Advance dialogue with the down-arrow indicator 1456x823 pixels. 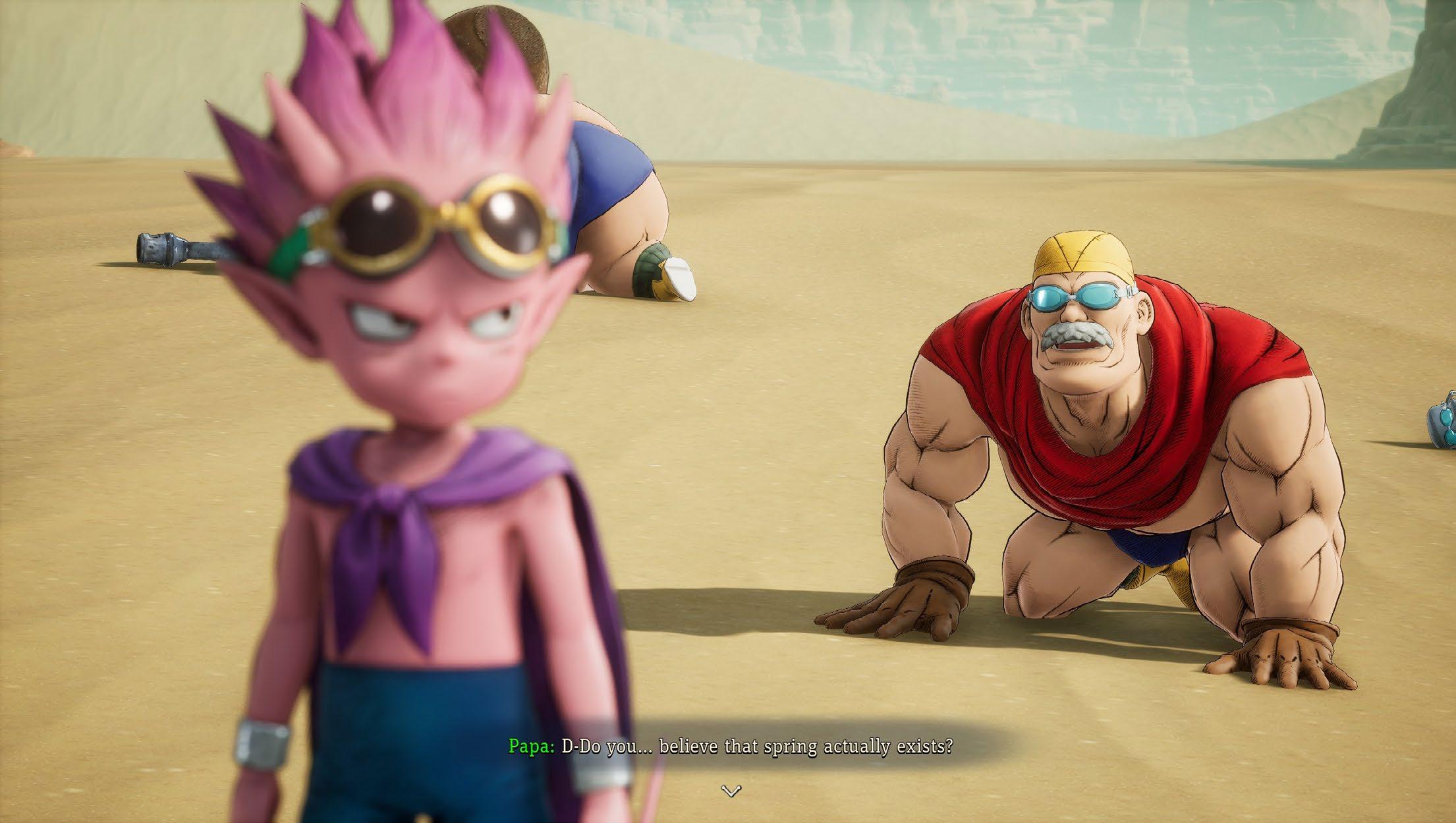[731, 791]
